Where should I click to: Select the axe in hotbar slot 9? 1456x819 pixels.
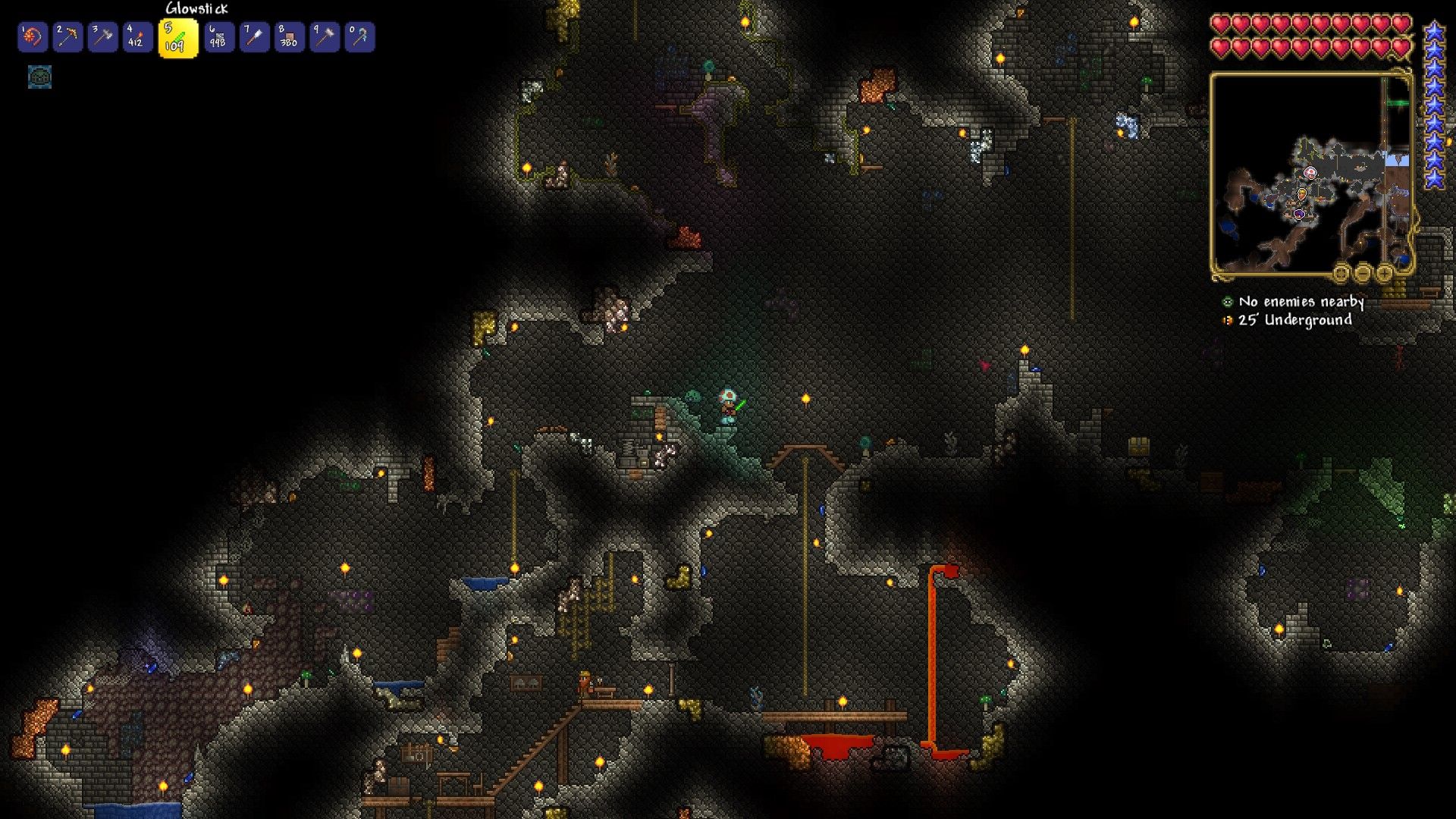(325, 36)
